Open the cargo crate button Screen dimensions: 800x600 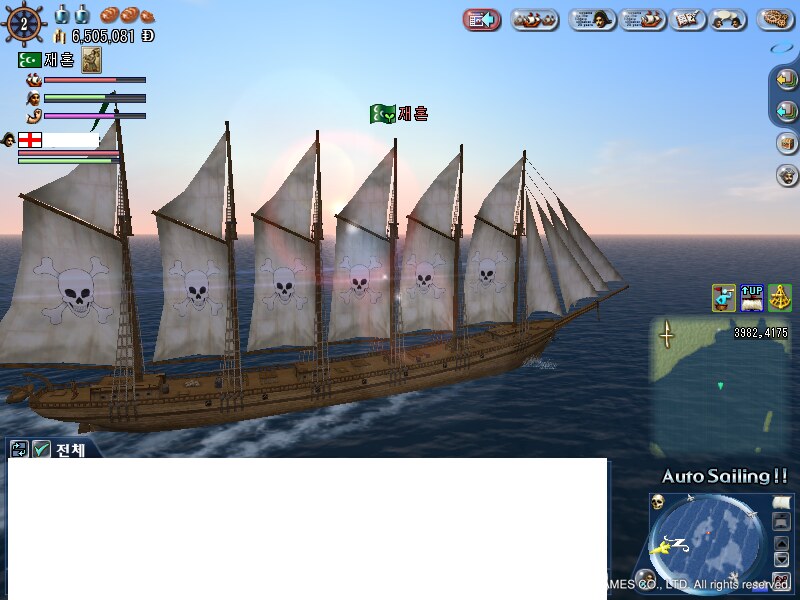787,143
